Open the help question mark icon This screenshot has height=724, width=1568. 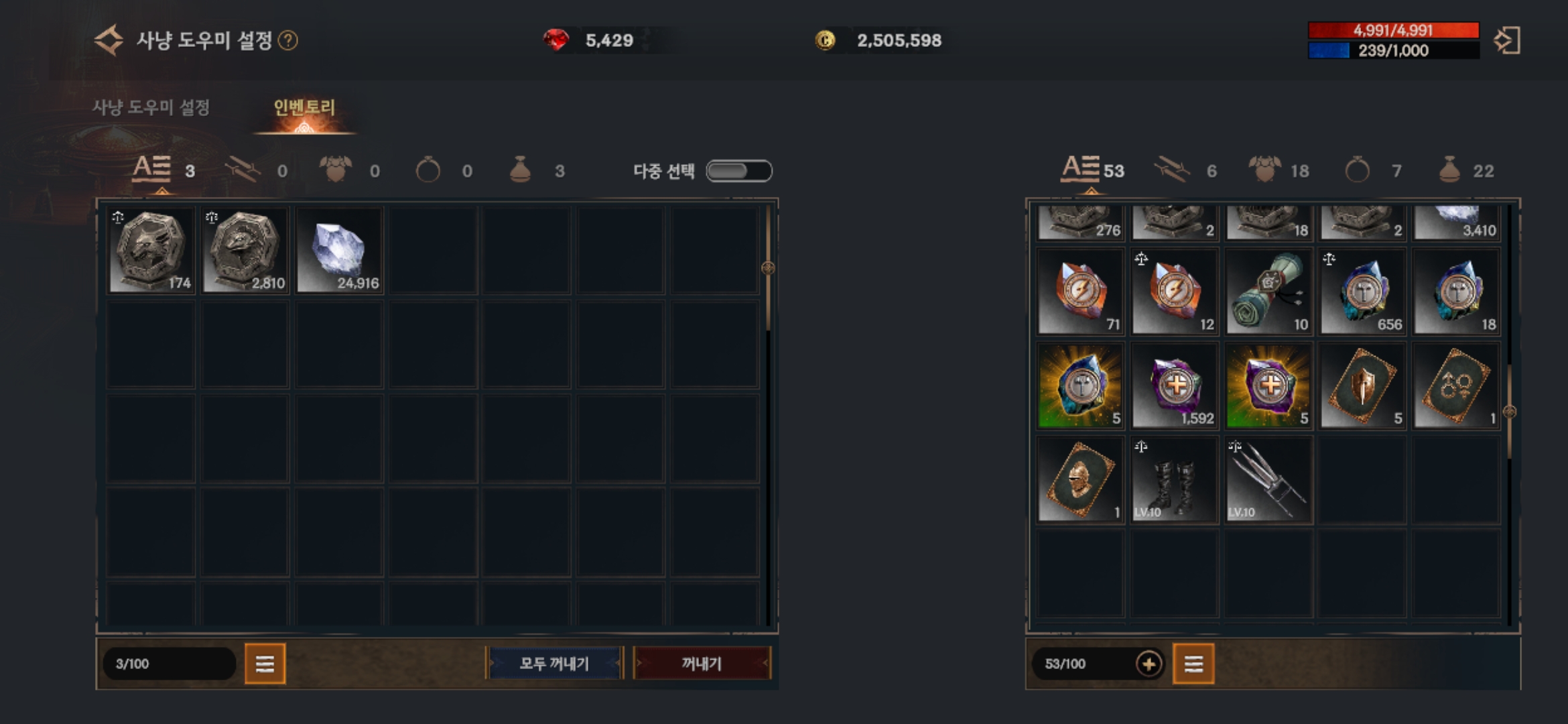click(288, 41)
